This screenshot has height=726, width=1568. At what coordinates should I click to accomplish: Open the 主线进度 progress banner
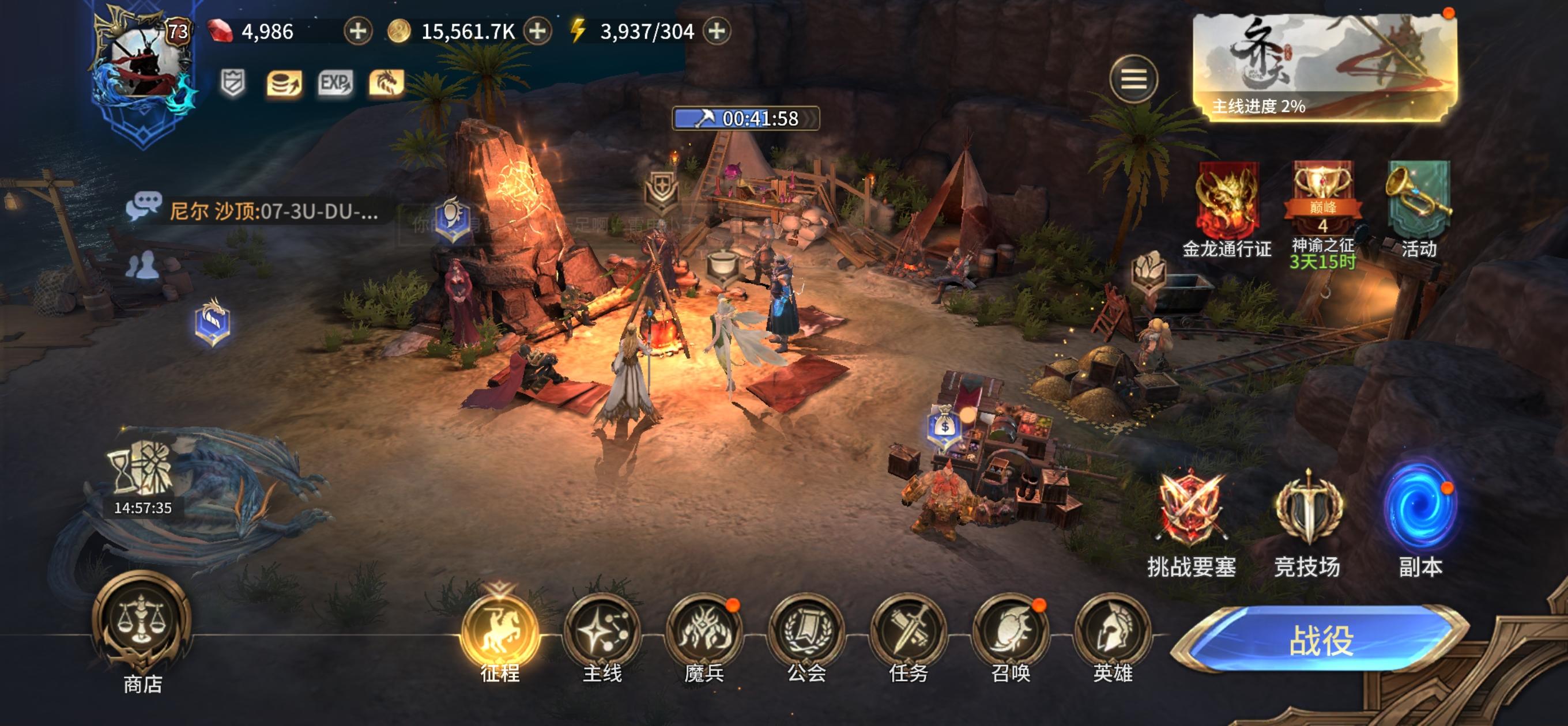[x=1325, y=67]
